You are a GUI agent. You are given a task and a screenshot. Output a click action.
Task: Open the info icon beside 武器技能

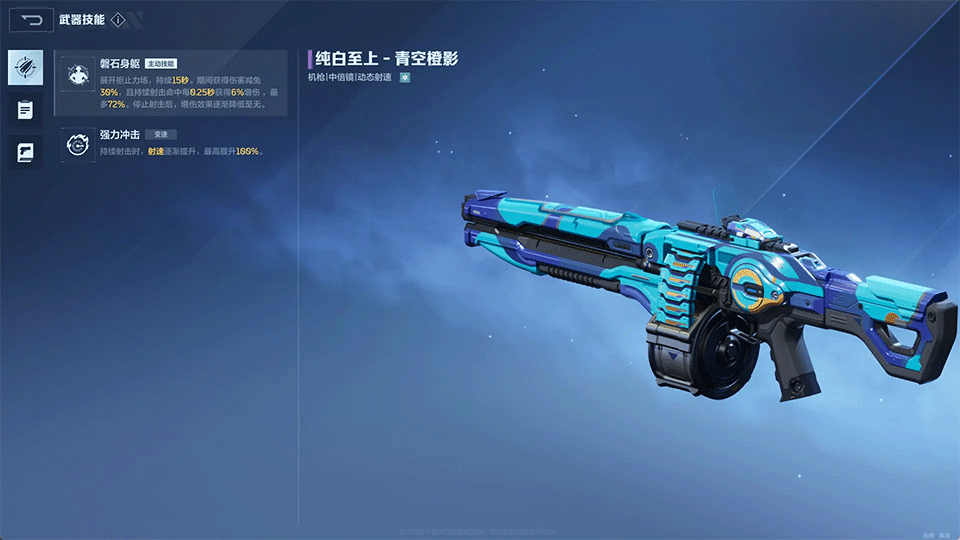pyautogui.click(x=118, y=20)
